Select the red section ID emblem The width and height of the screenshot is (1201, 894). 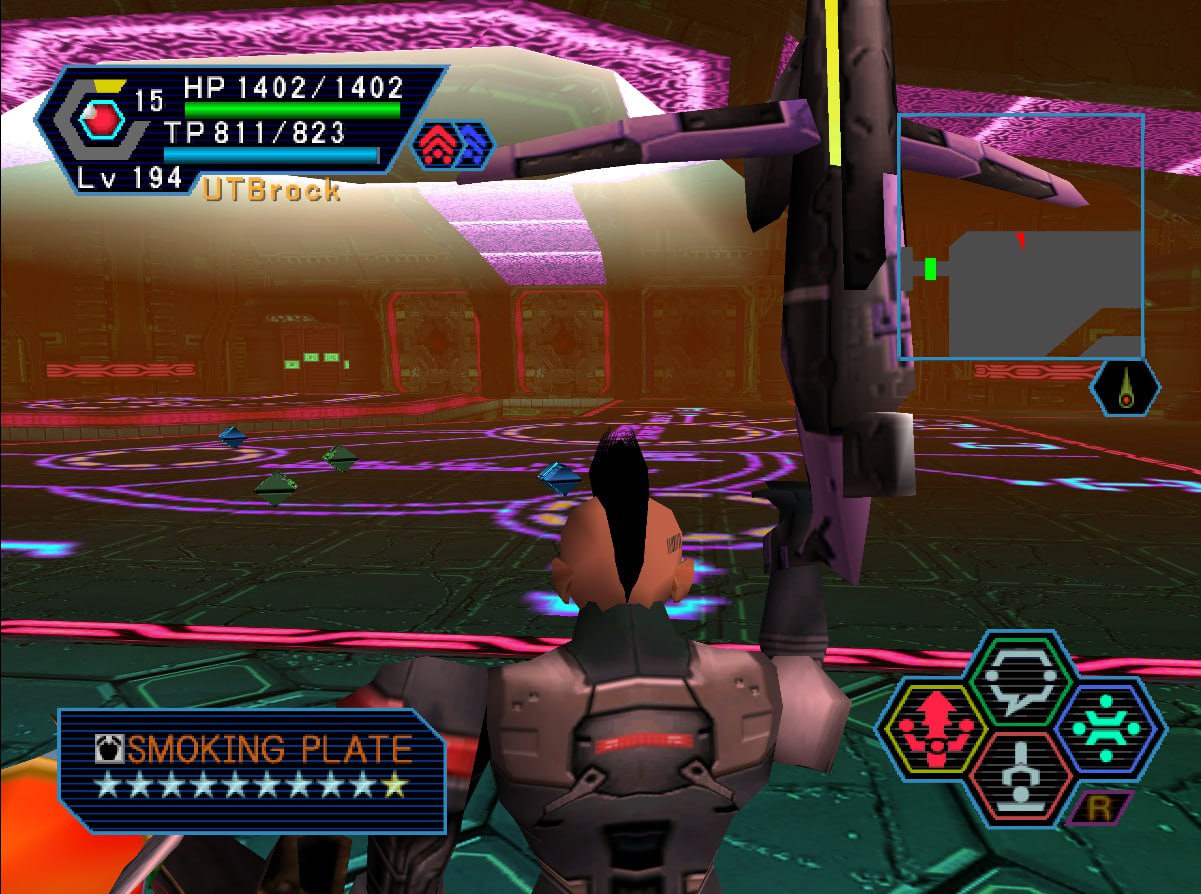pyautogui.click(x=102, y=122)
